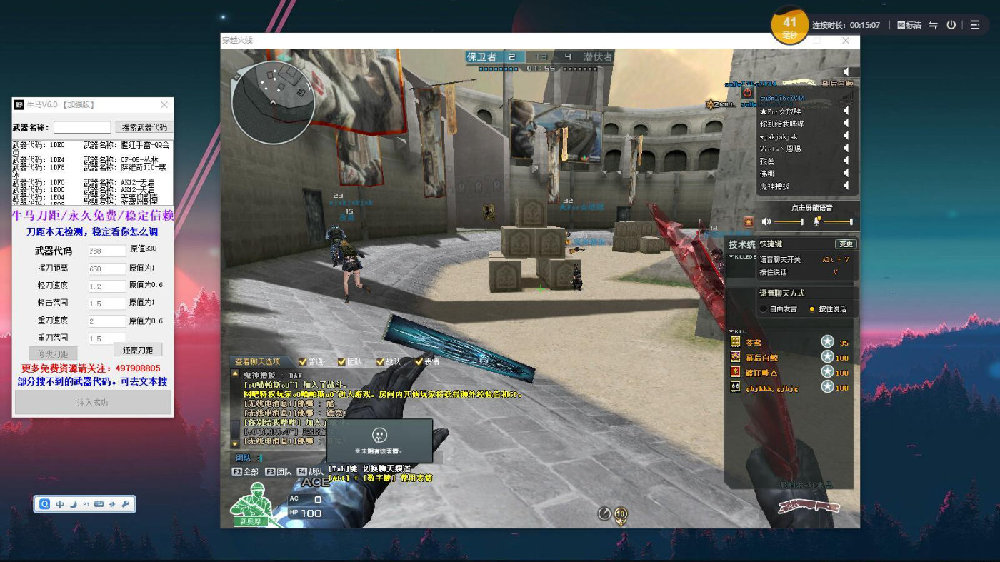Click the weapon name search field

[x=82, y=128]
